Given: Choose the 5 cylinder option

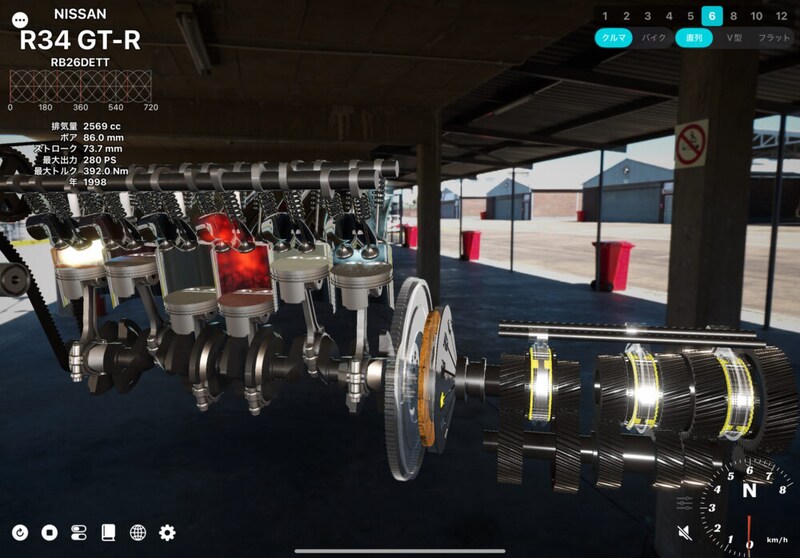Looking at the screenshot, I should [690, 16].
